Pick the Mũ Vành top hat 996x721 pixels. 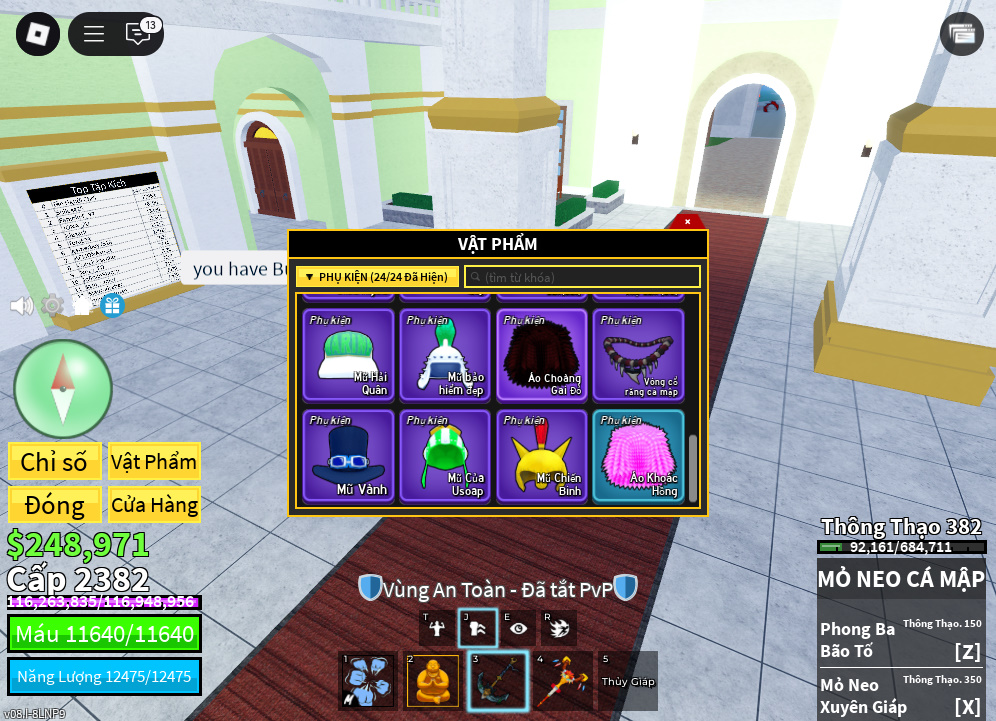[348, 455]
